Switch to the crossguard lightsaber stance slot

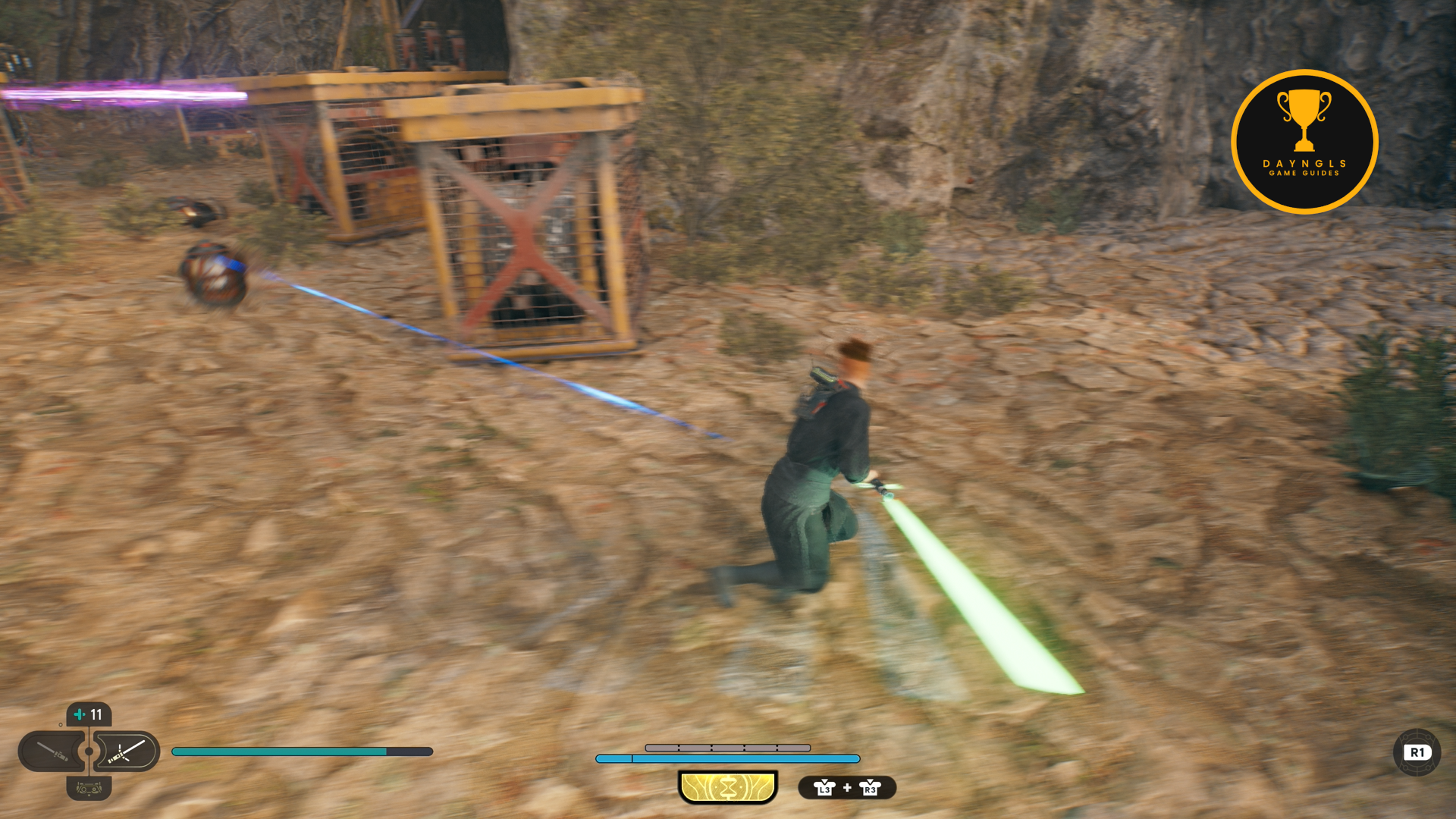[126, 752]
